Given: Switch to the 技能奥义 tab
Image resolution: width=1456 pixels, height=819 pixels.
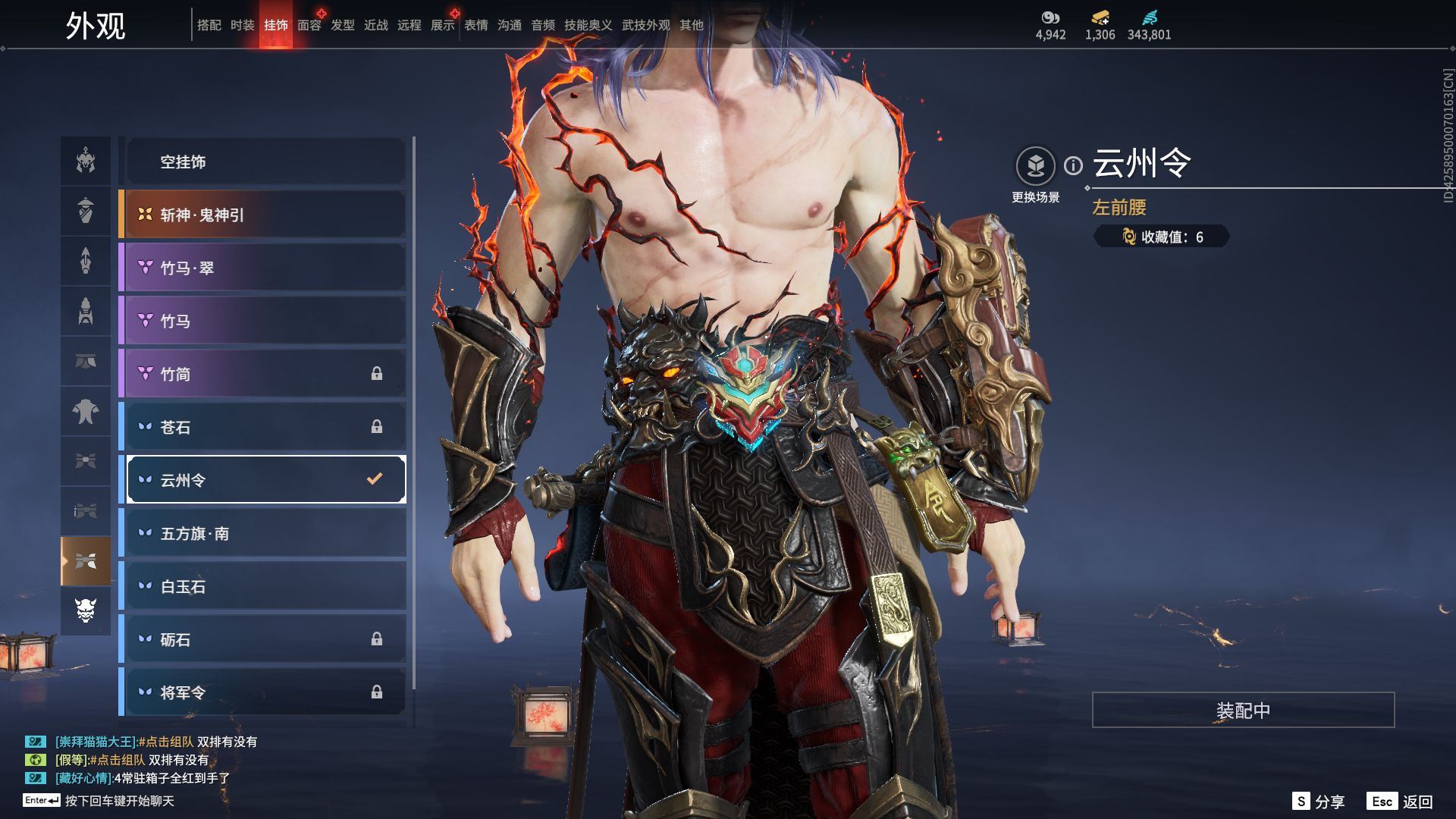Looking at the screenshot, I should 588,25.
